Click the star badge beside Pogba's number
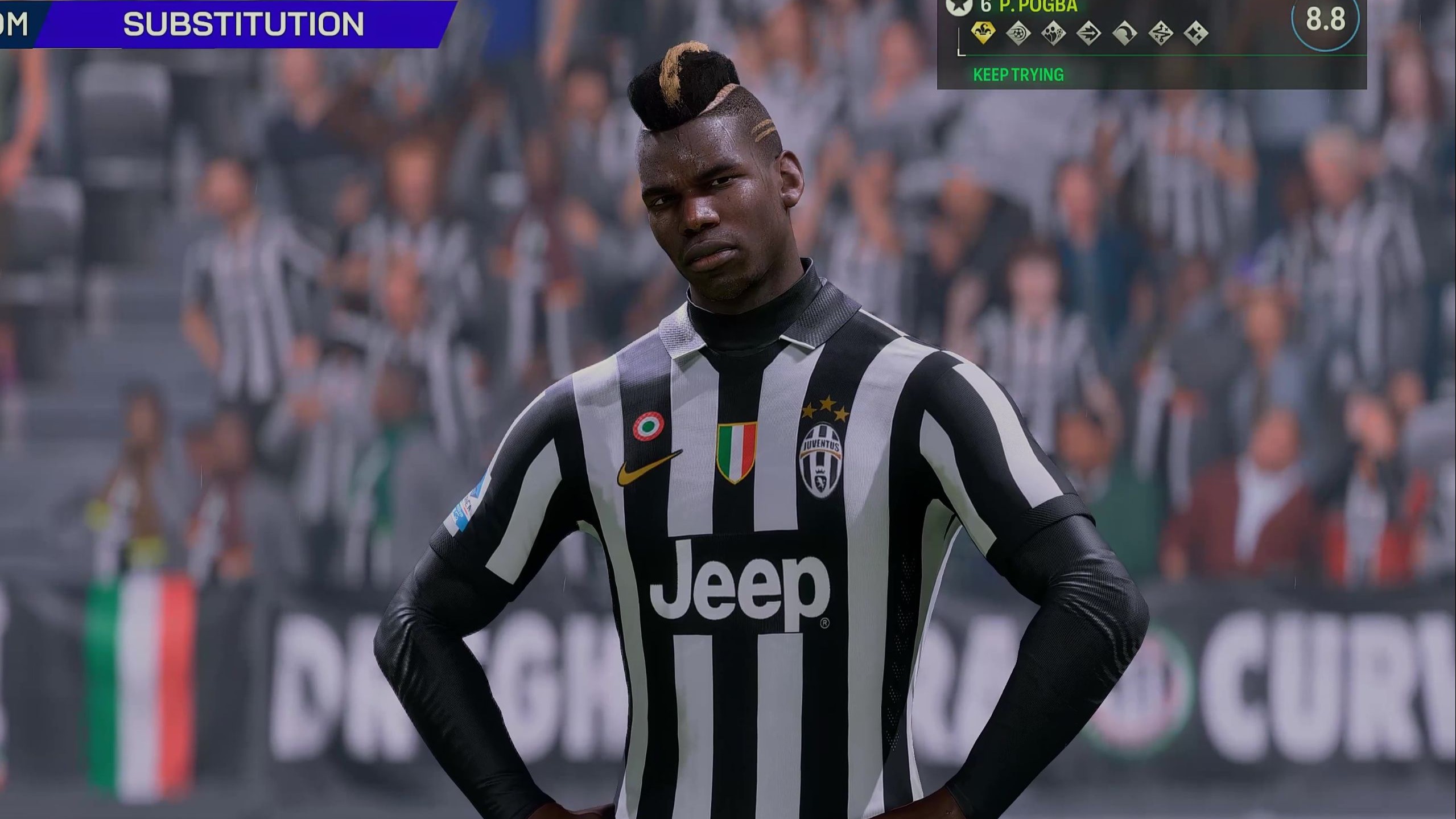The image size is (1456, 819). coord(958,6)
